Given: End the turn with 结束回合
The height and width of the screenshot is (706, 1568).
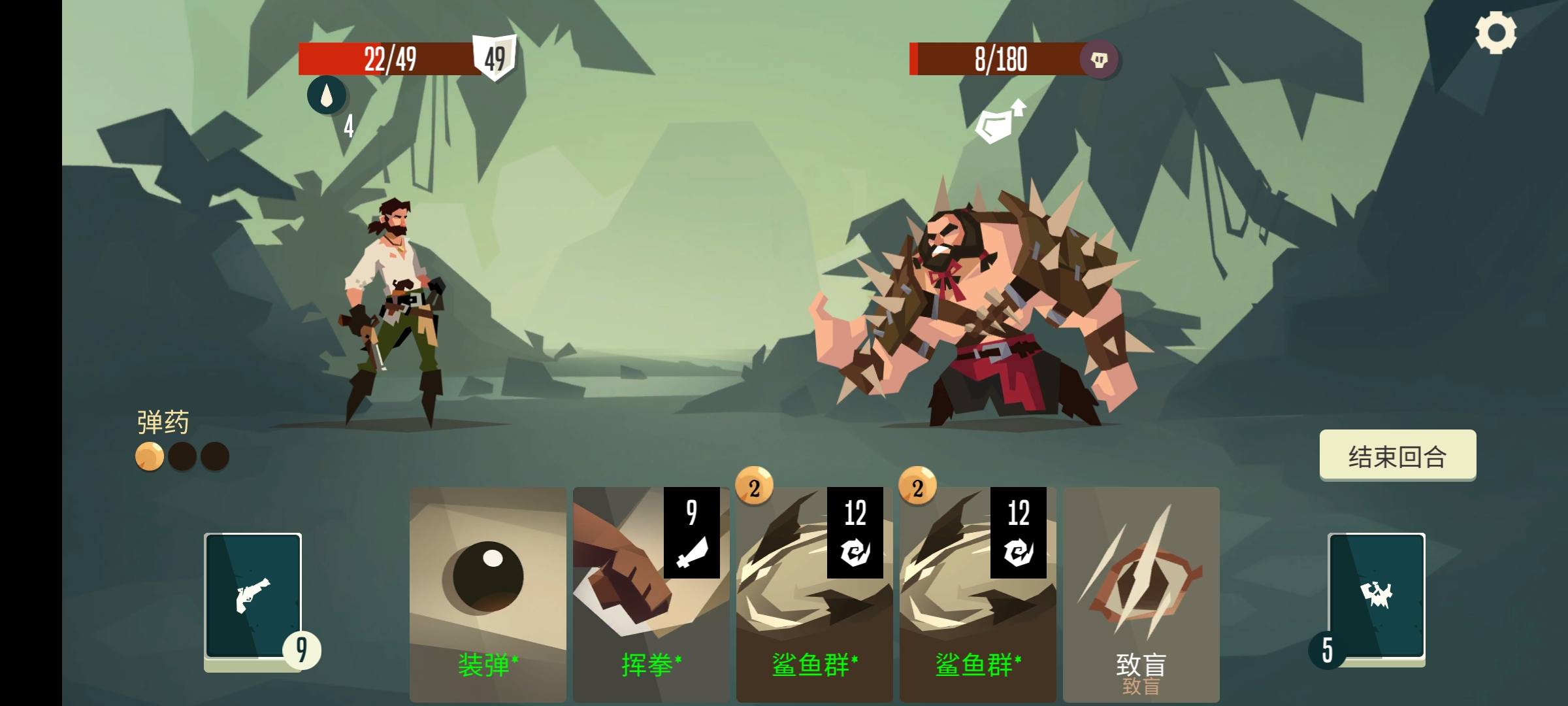Looking at the screenshot, I should pos(1397,456).
